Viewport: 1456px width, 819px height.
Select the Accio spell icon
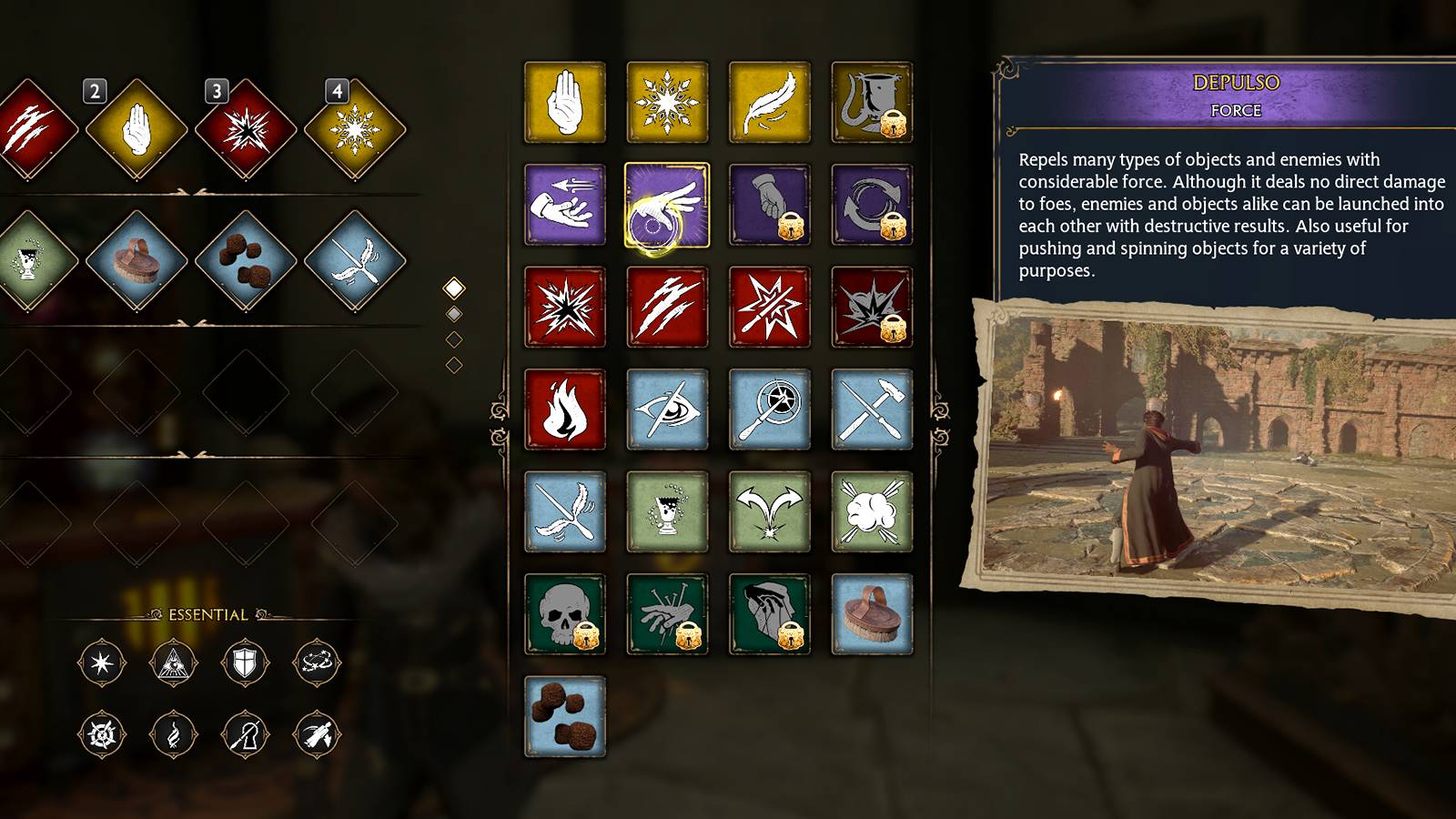coord(564,205)
